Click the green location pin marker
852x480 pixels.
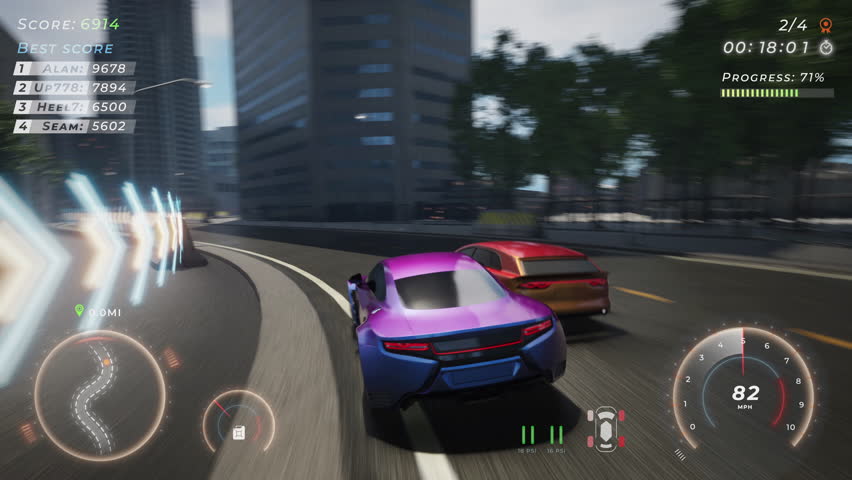point(79,311)
